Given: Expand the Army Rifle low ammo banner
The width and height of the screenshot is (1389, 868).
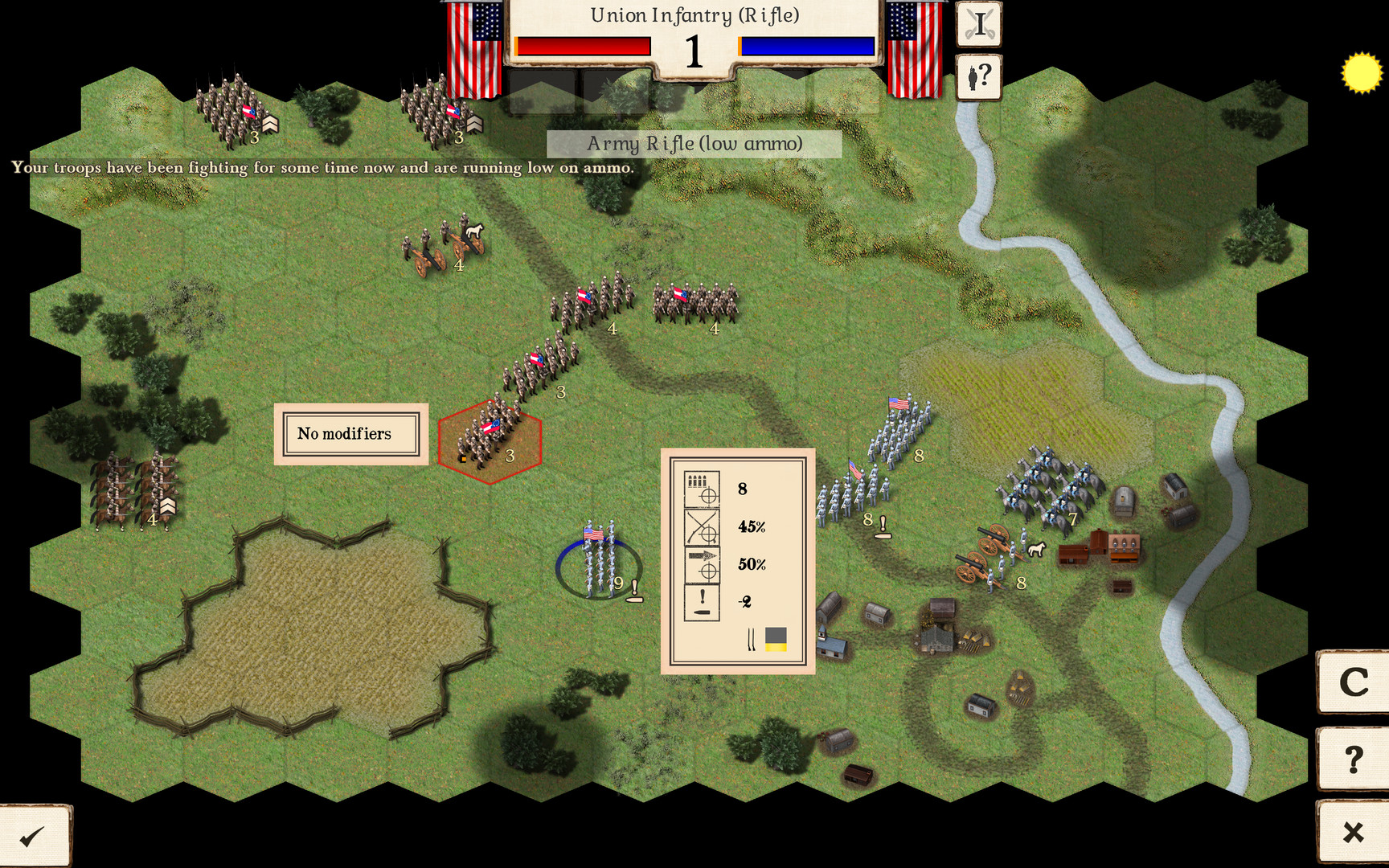Looking at the screenshot, I should click(x=693, y=144).
